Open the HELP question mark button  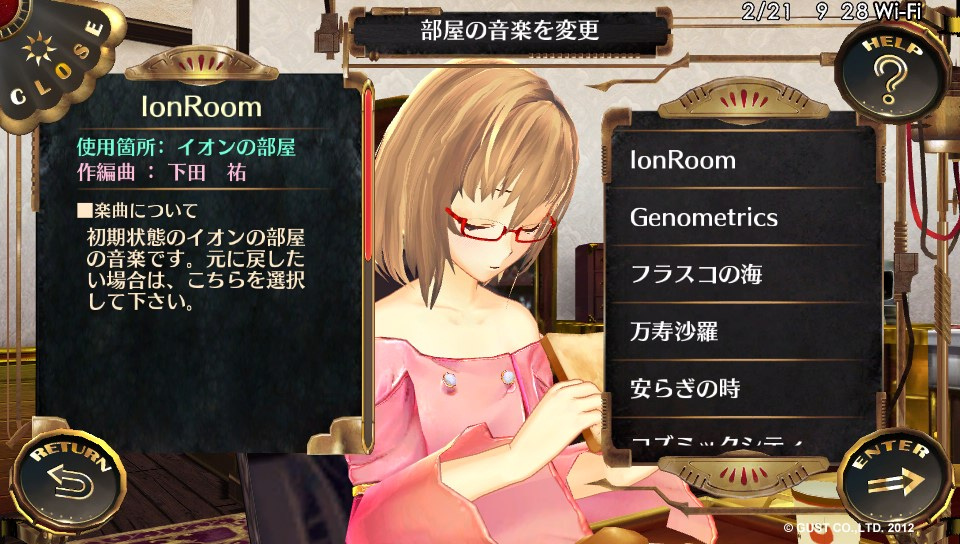(x=890, y=72)
